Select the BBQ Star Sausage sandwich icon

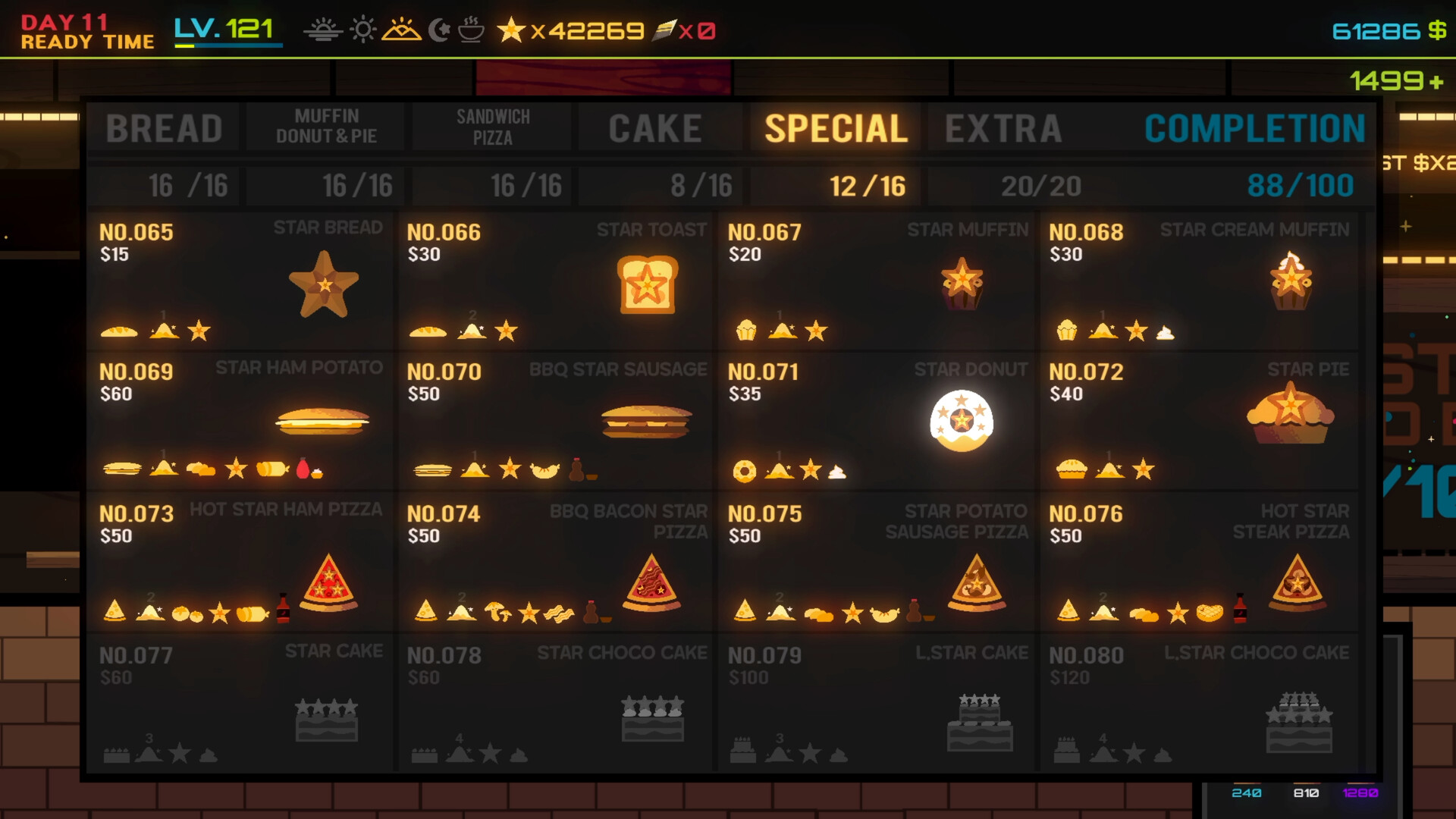point(645,422)
